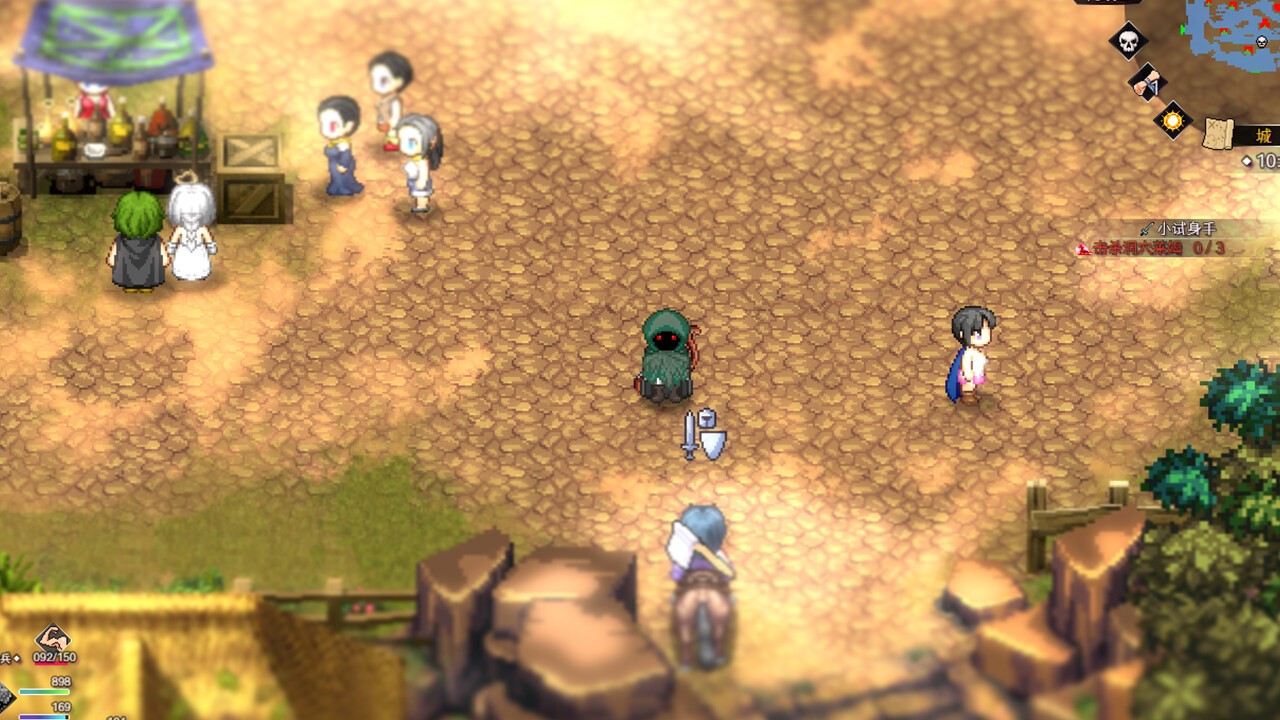Toggle the skull marker on the minimap

point(1262,41)
